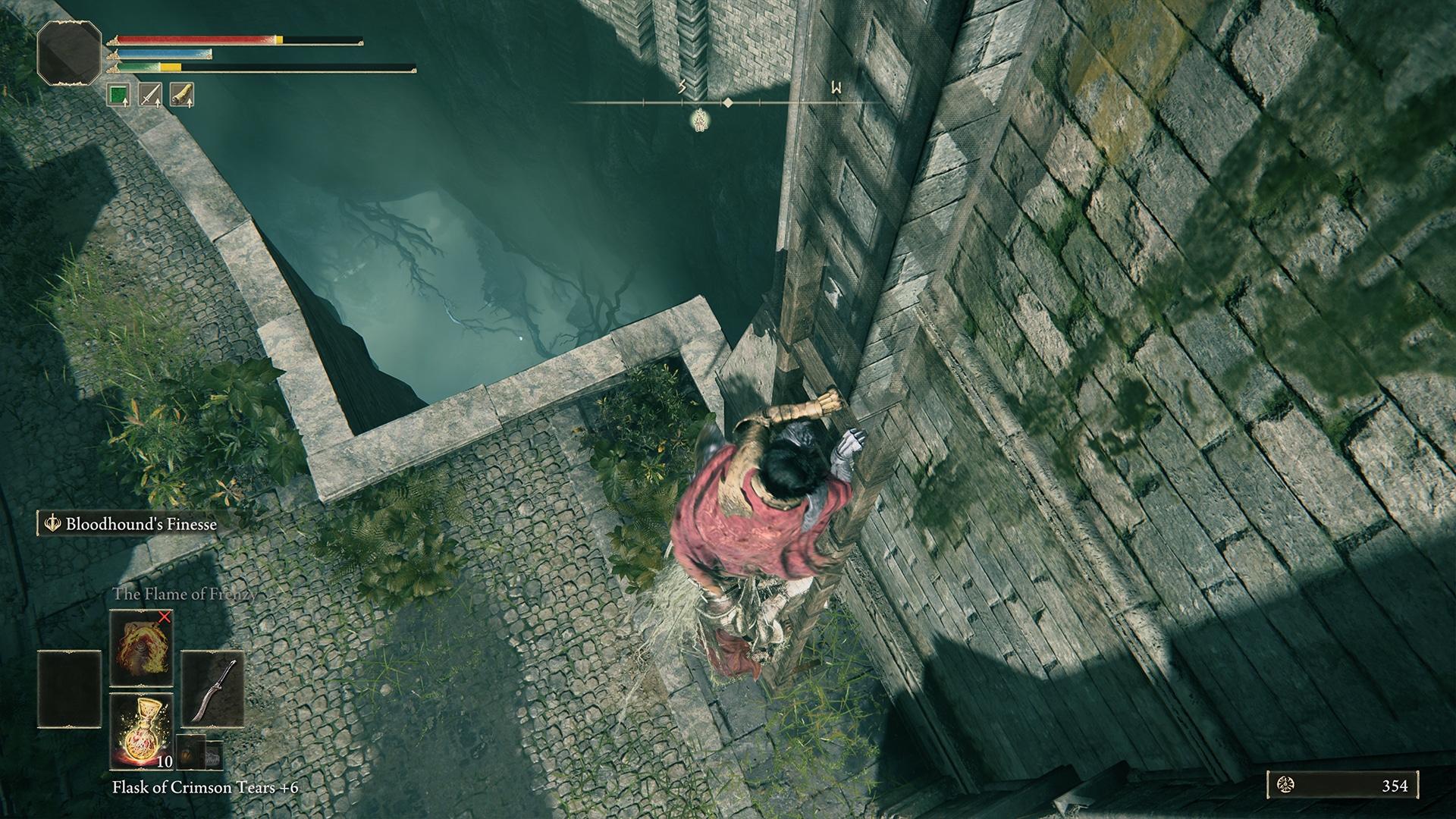Click the W marker on the compass
The image size is (1456, 819).
pyautogui.click(x=835, y=88)
